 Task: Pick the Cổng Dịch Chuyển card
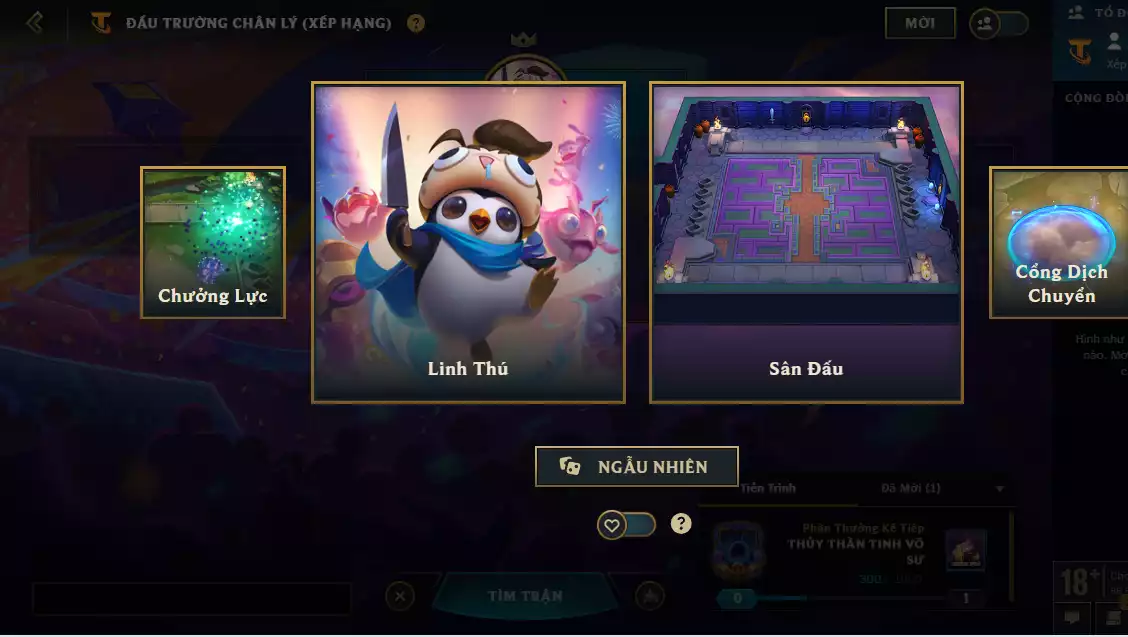[1060, 243]
